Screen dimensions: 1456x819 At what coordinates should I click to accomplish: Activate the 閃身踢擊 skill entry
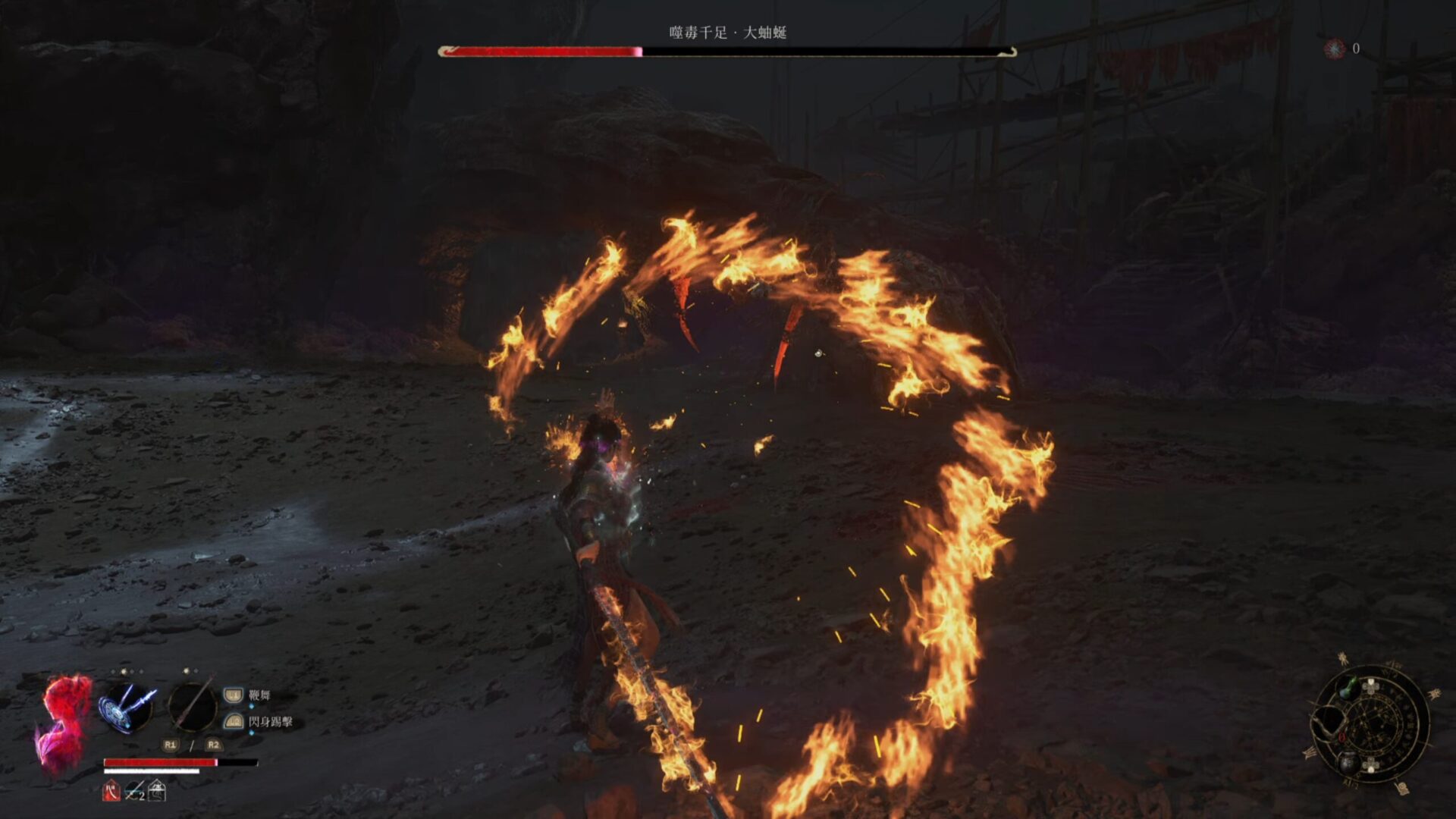click(x=270, y=721)
